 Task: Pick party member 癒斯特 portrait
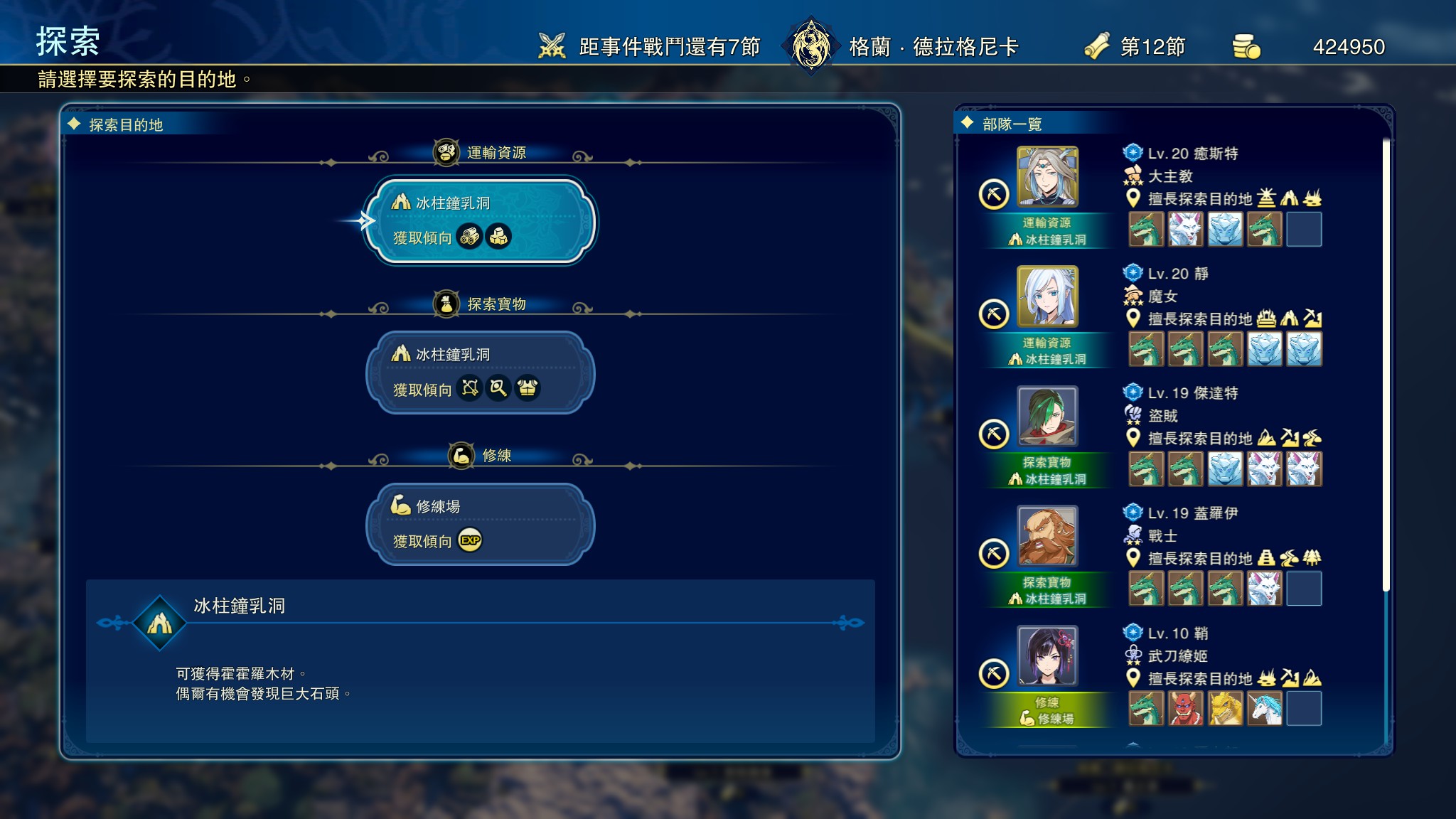pyautogui.click(x=1047, y=176)
